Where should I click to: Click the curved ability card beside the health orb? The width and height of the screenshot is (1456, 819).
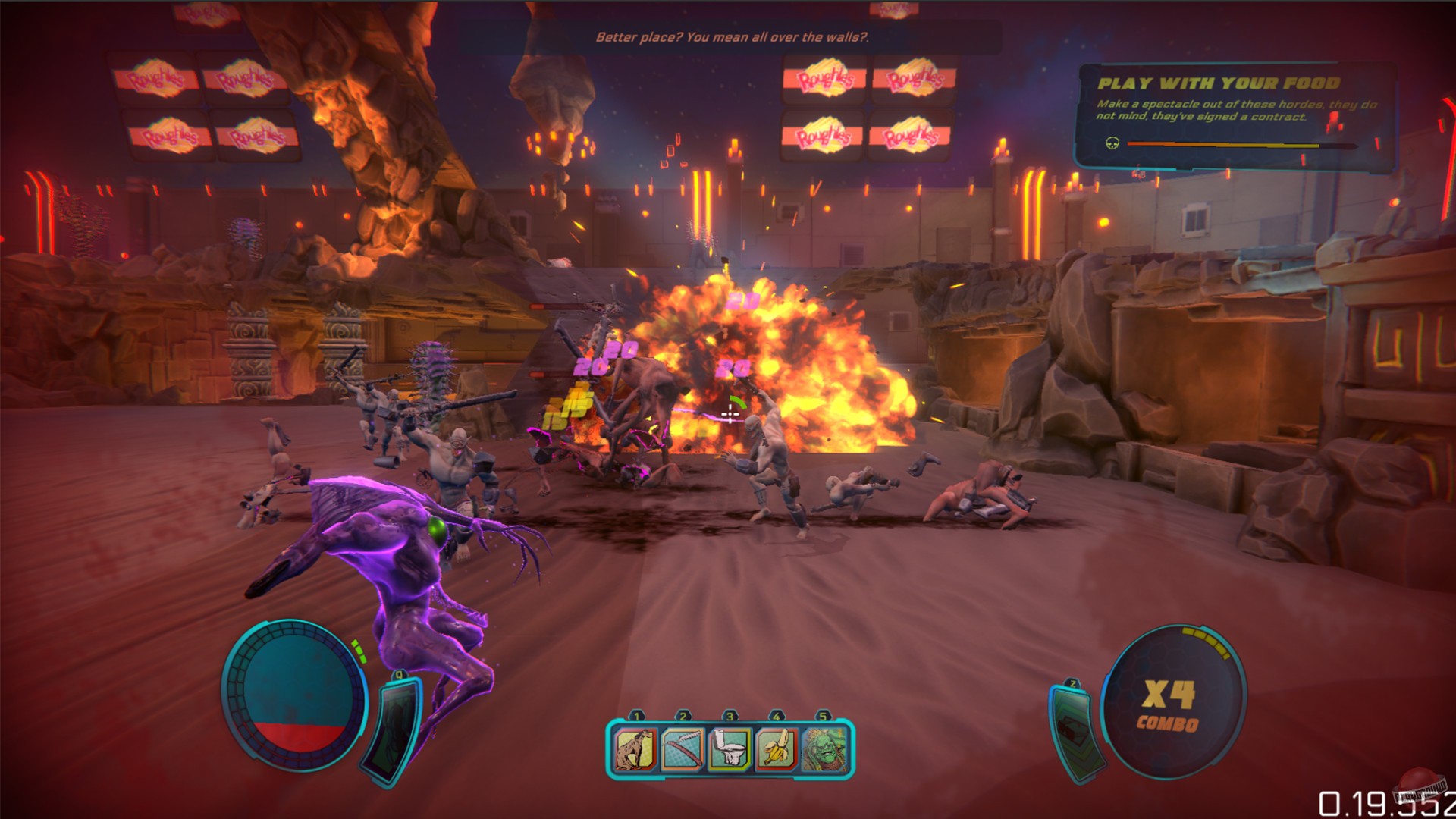point(393,730)
